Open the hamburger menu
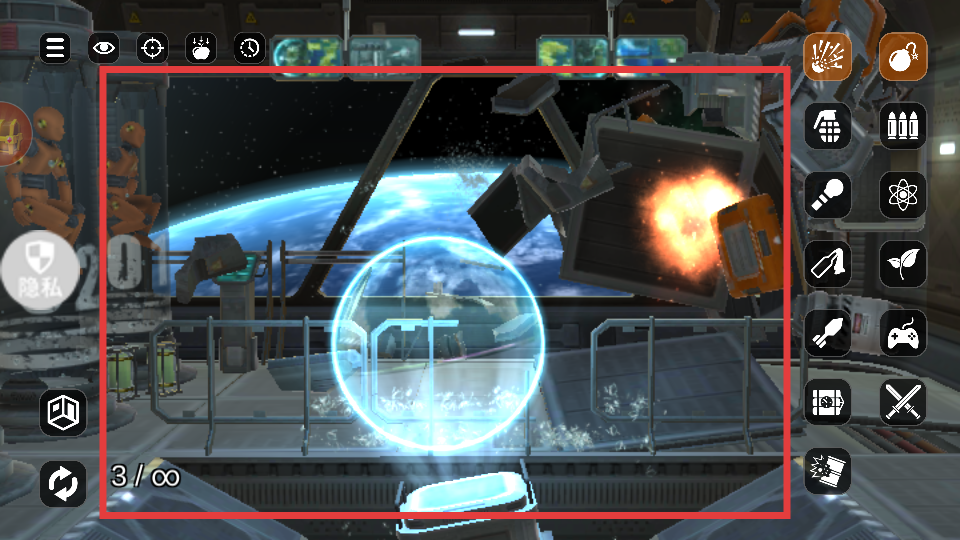 click(55, 47)
